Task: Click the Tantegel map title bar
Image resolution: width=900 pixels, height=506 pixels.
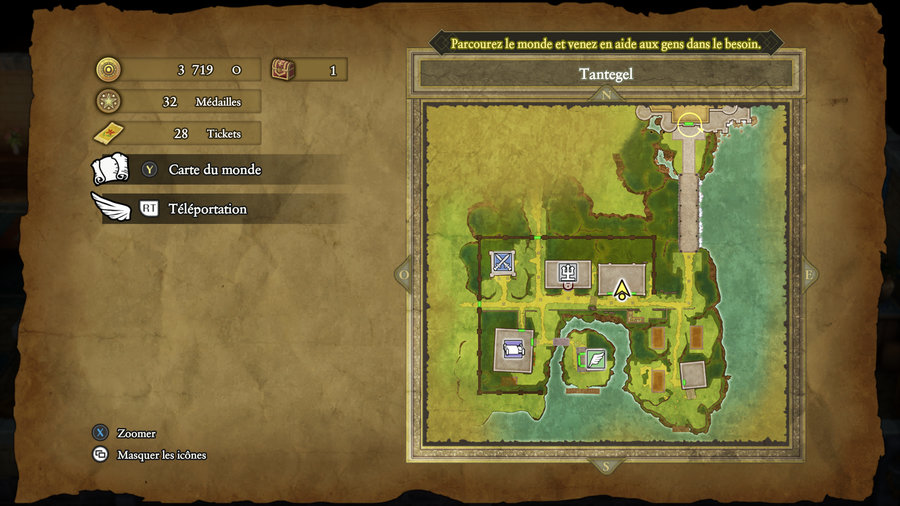Action: [606, 74]
